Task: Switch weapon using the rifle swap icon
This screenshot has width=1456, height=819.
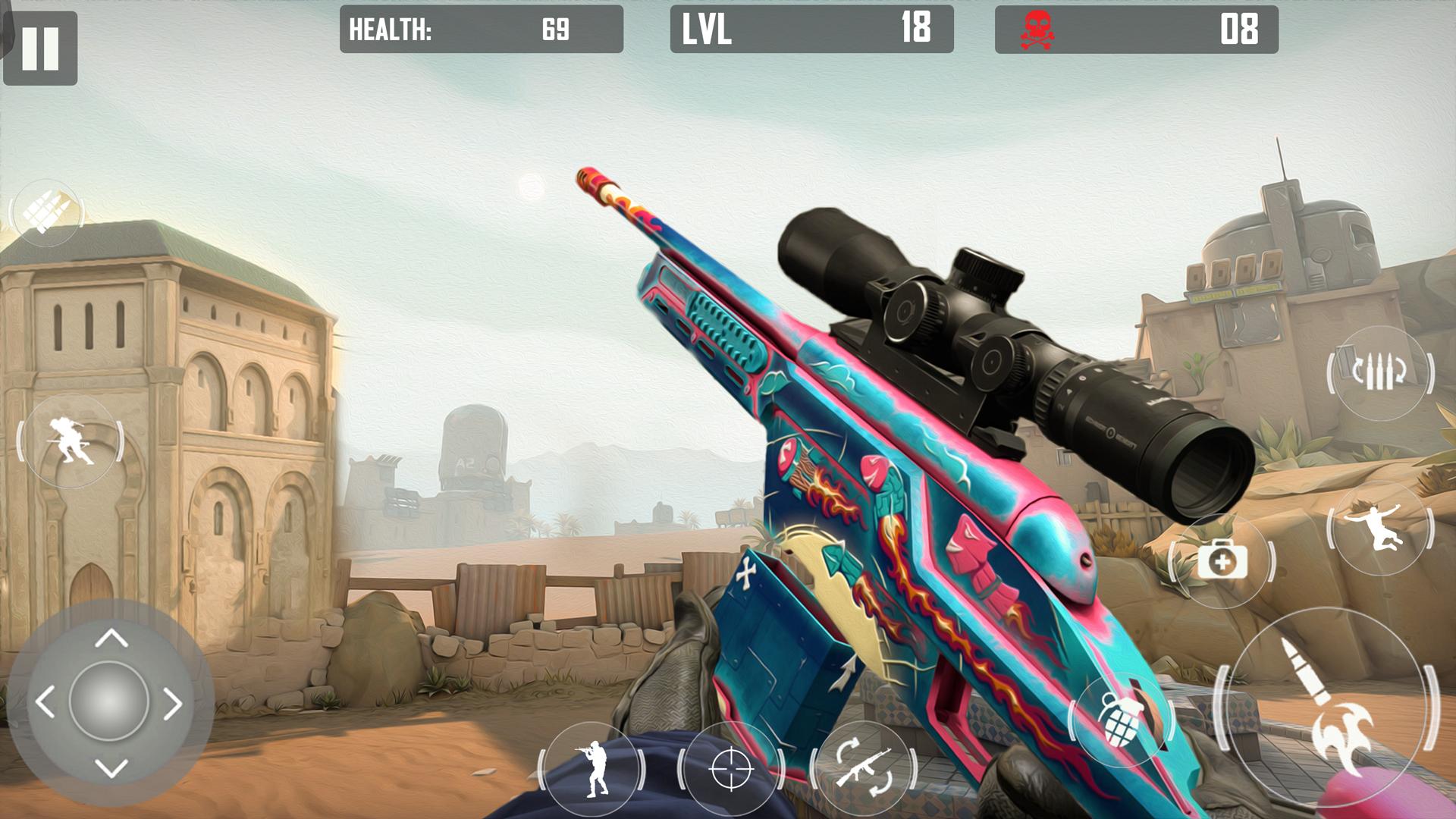Action: click(x=864, y=769)
